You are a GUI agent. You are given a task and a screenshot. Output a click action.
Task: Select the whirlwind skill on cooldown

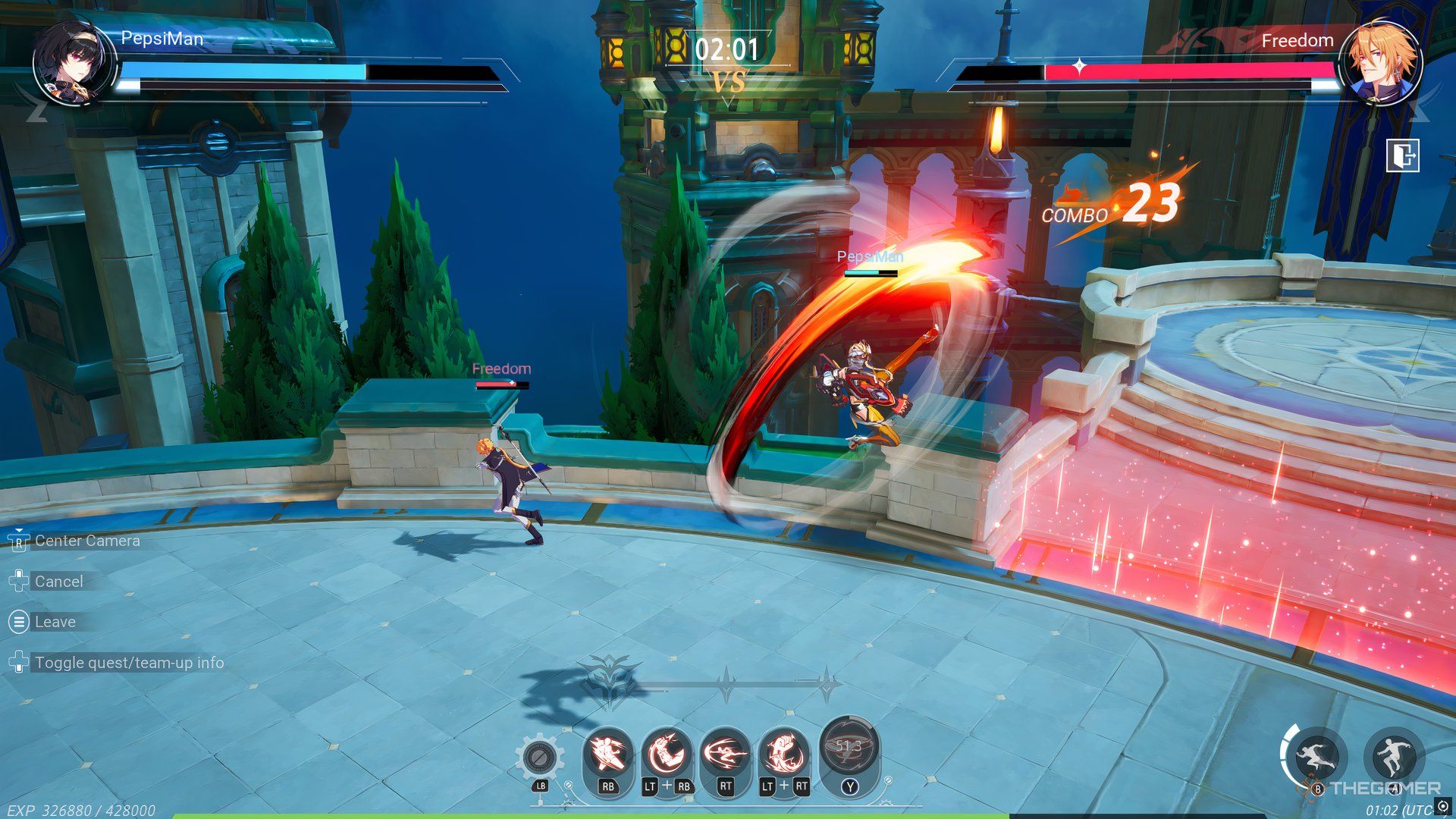click(x=849, y=747)
